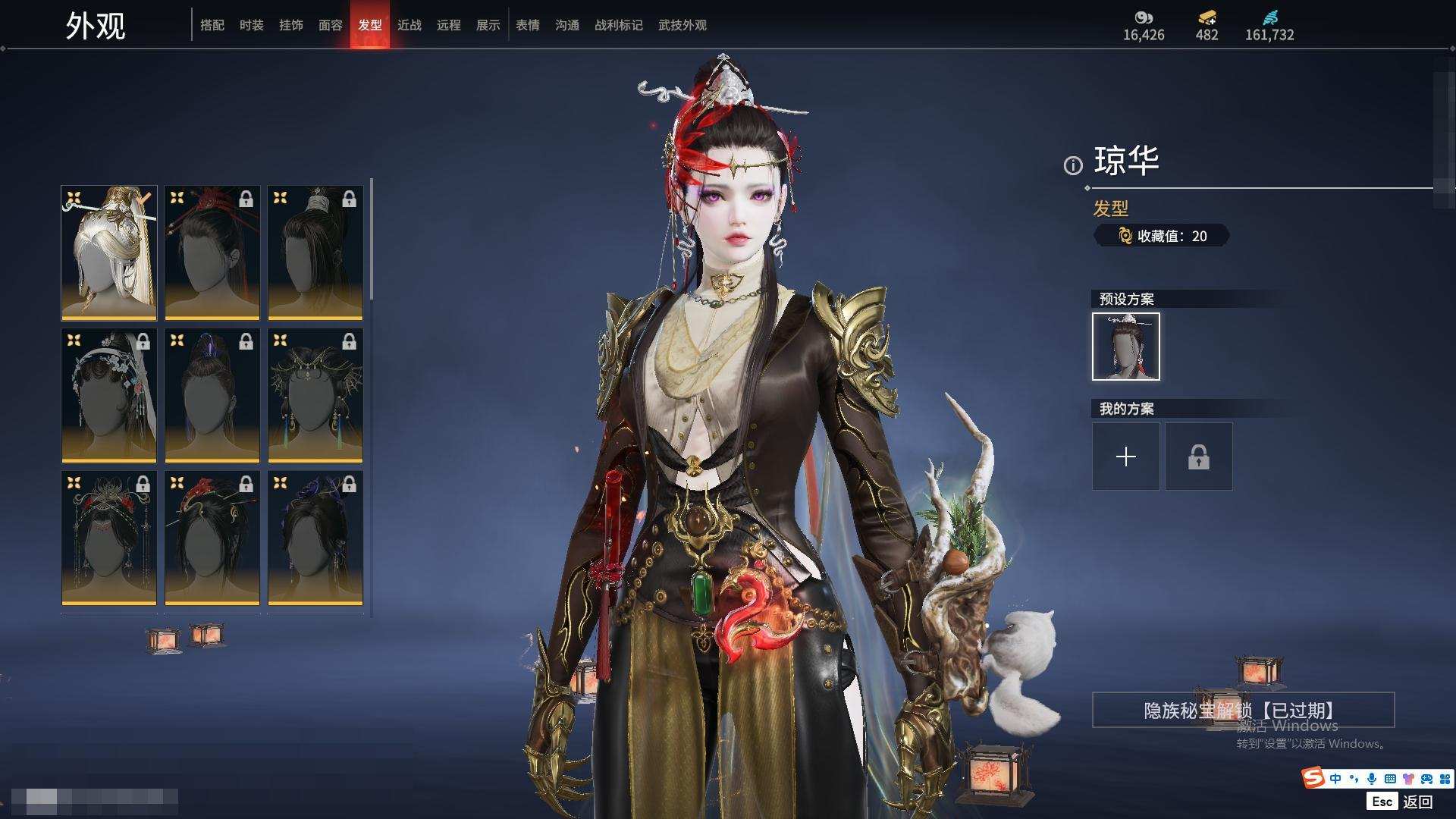Click the 预设方案 preset hairstyle thumbnail
The height and width of the screenshot is (819, 1456).
coord(1126,347)
